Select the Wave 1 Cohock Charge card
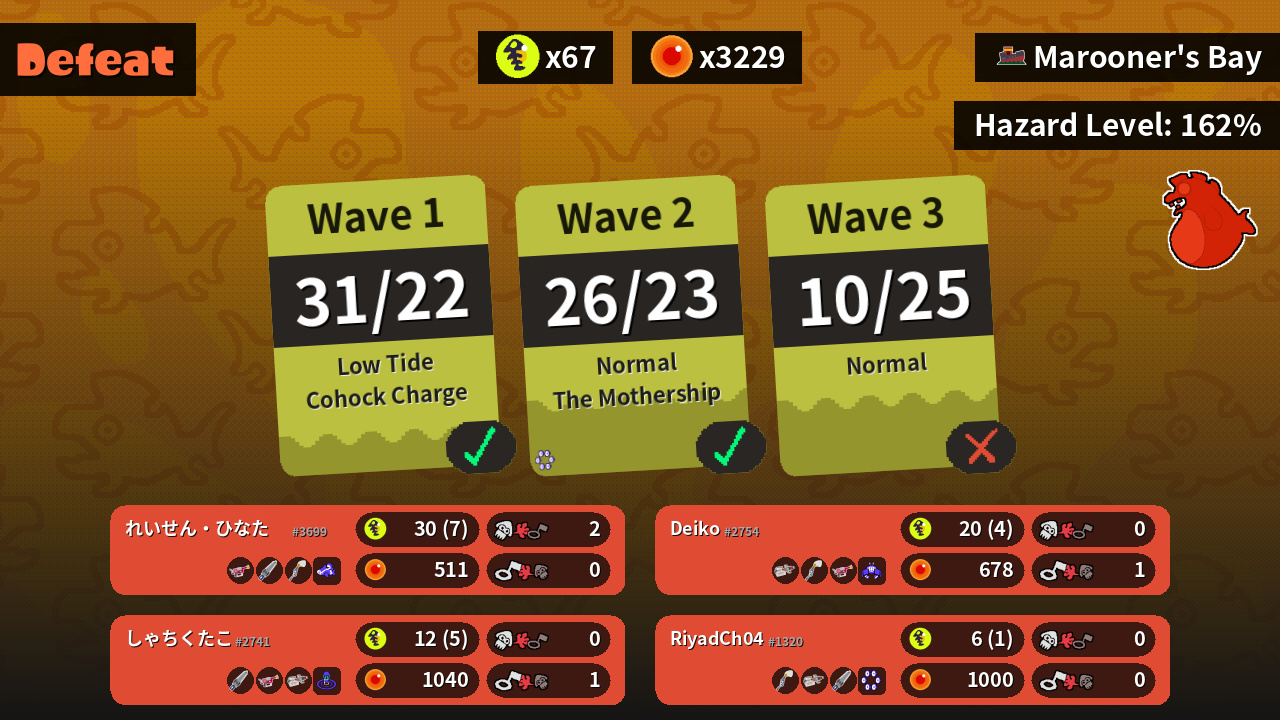1280x720 pixels. click(382, 325)
